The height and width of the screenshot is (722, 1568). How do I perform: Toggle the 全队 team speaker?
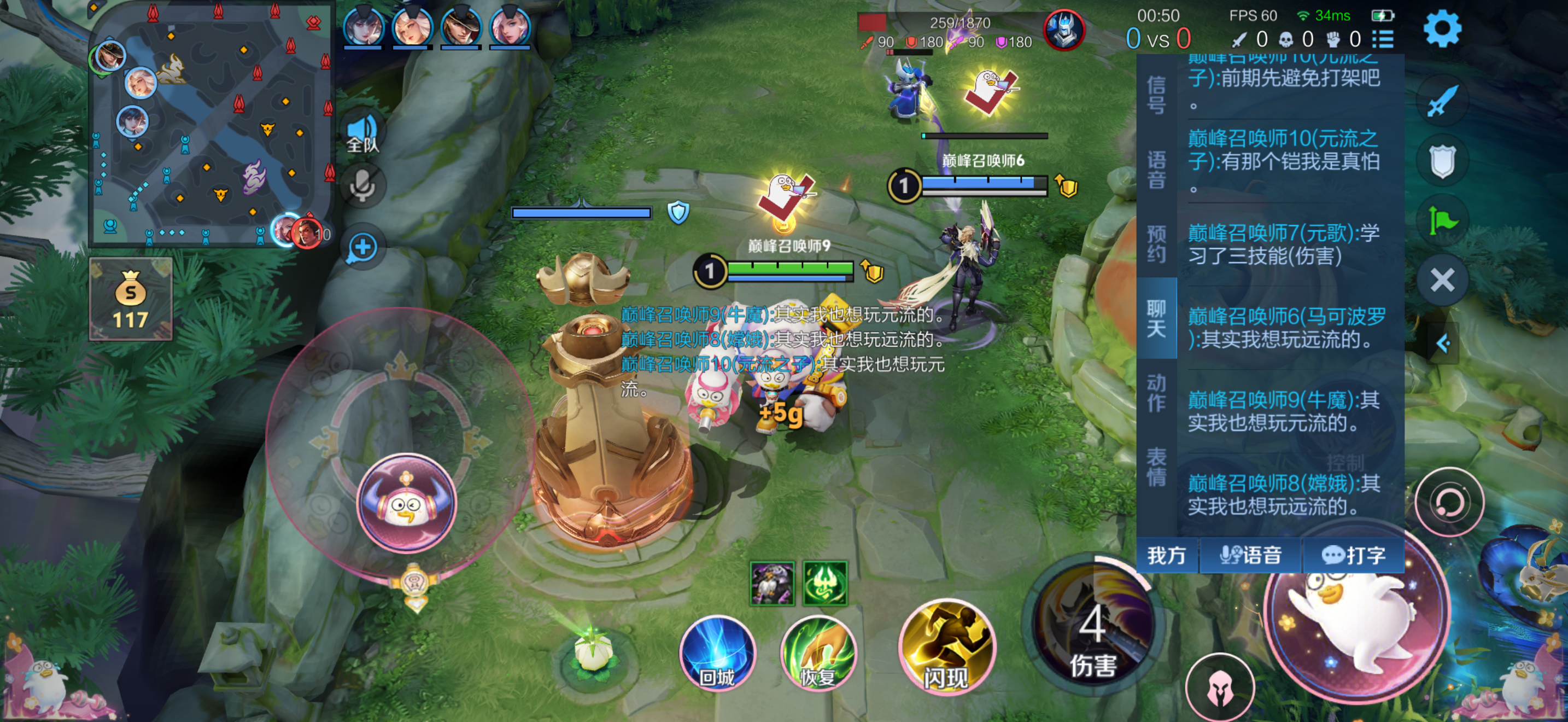362,134
